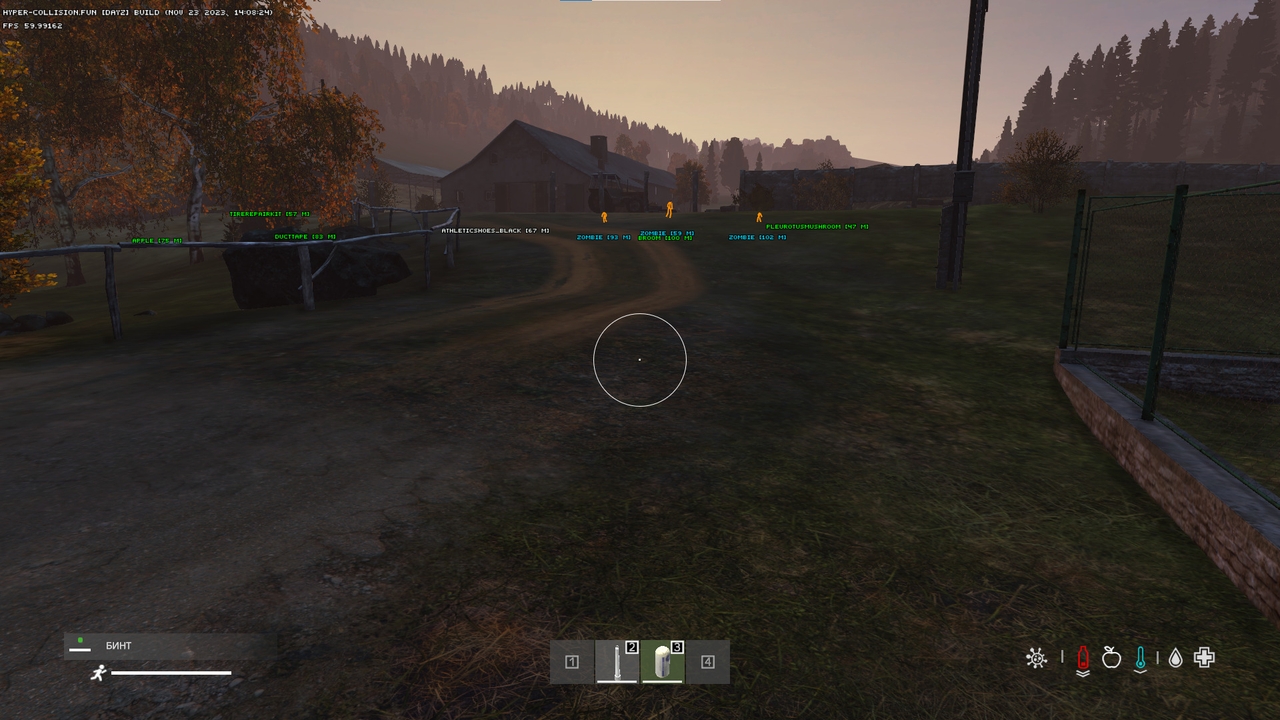The height and width of the screenshot is (720, 1280).
Task: Select the red blood bottle status icon
Action: point(1084,658)
